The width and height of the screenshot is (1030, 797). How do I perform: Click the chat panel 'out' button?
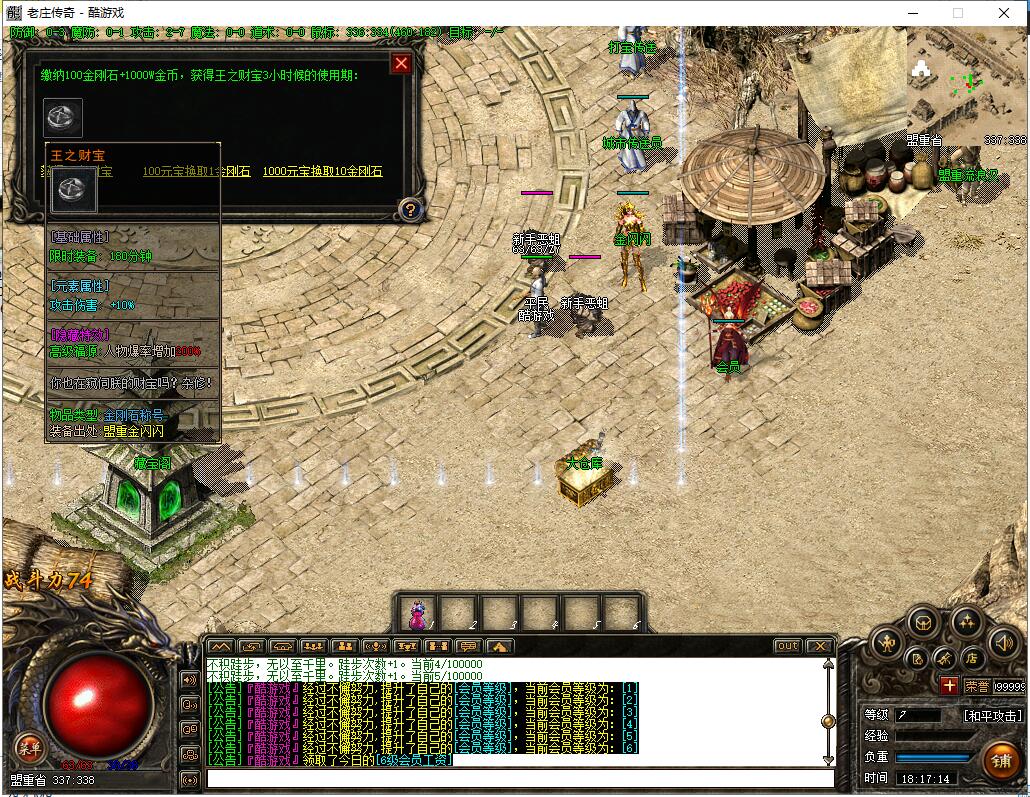pos(788,646)
